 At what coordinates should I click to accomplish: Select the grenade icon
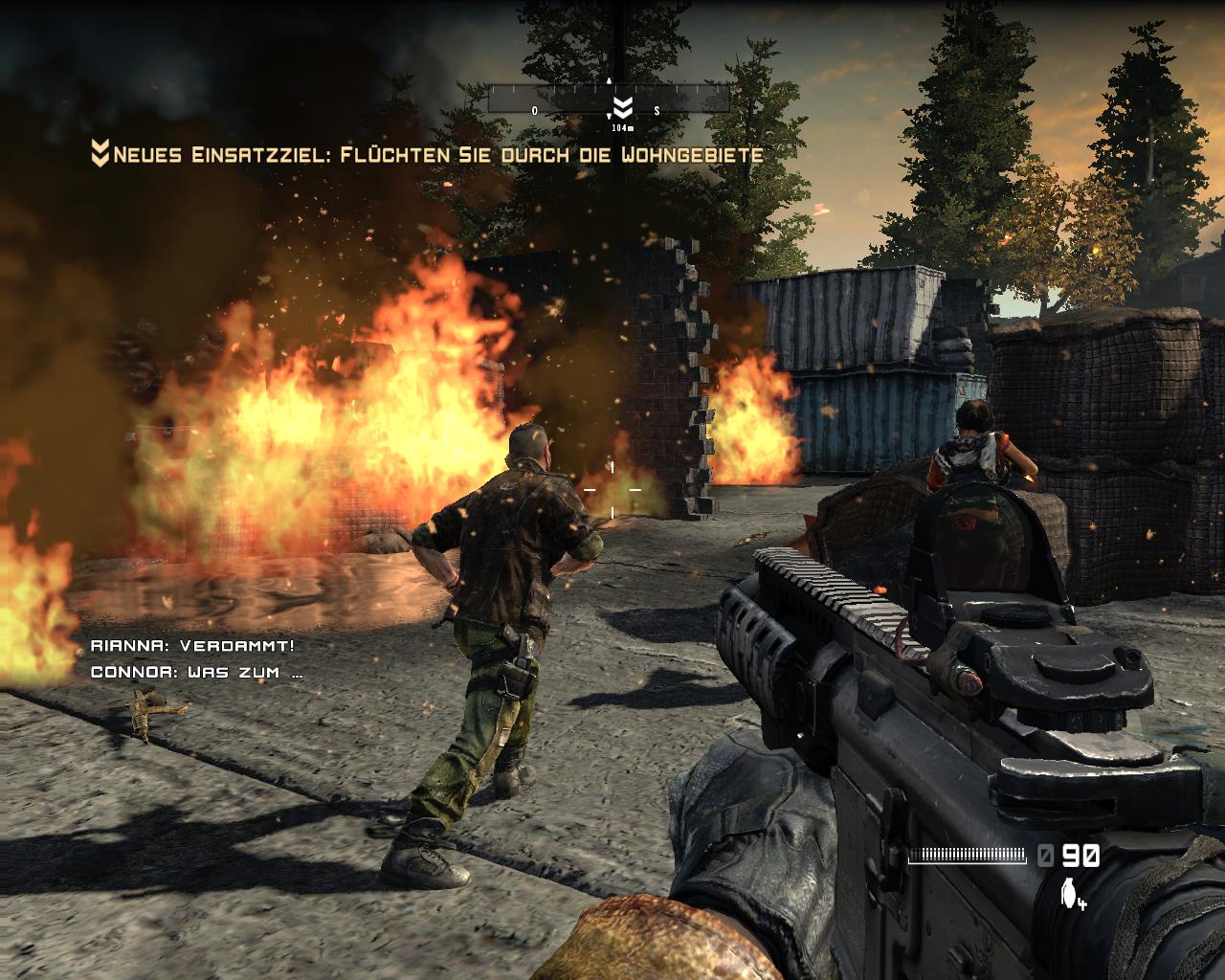(x=1068, y=892)
